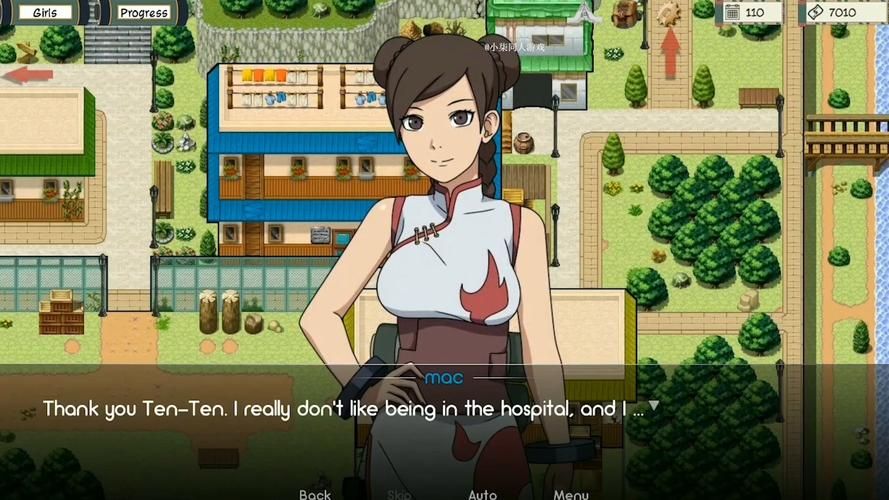Open the Progress screen
The height and width of the screenshot is (500, 889).
[144, 13]
